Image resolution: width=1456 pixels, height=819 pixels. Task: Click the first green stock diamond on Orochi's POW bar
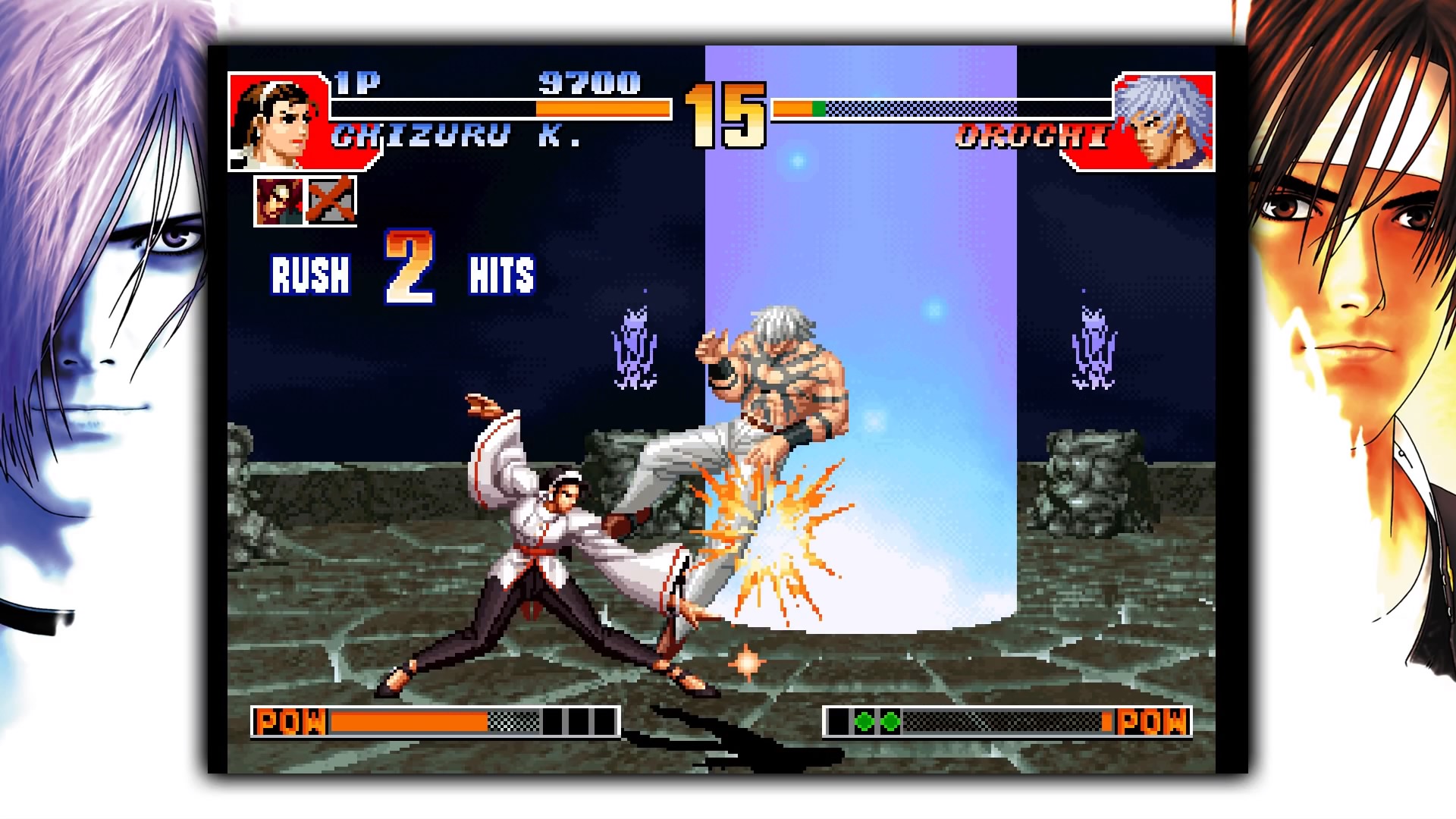(x=864, y=721)
